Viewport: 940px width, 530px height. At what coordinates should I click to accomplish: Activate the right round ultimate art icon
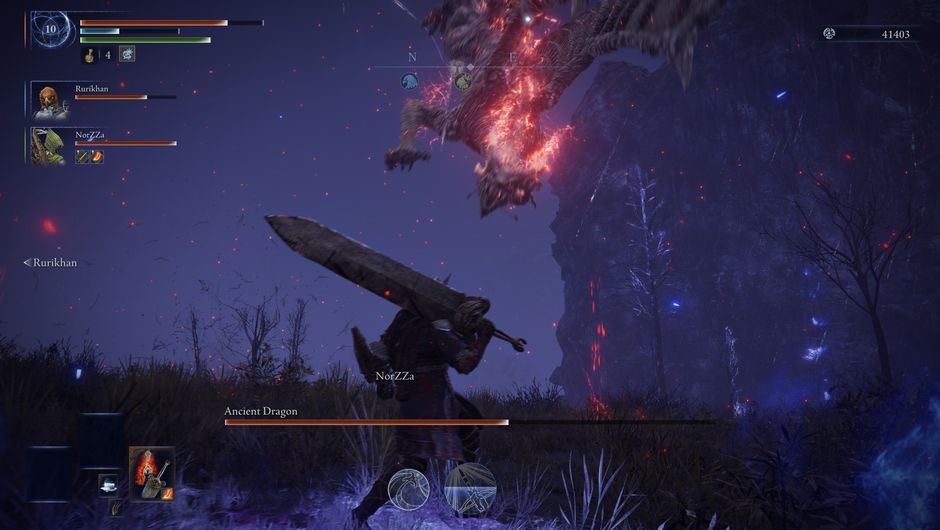pos(470,486)
